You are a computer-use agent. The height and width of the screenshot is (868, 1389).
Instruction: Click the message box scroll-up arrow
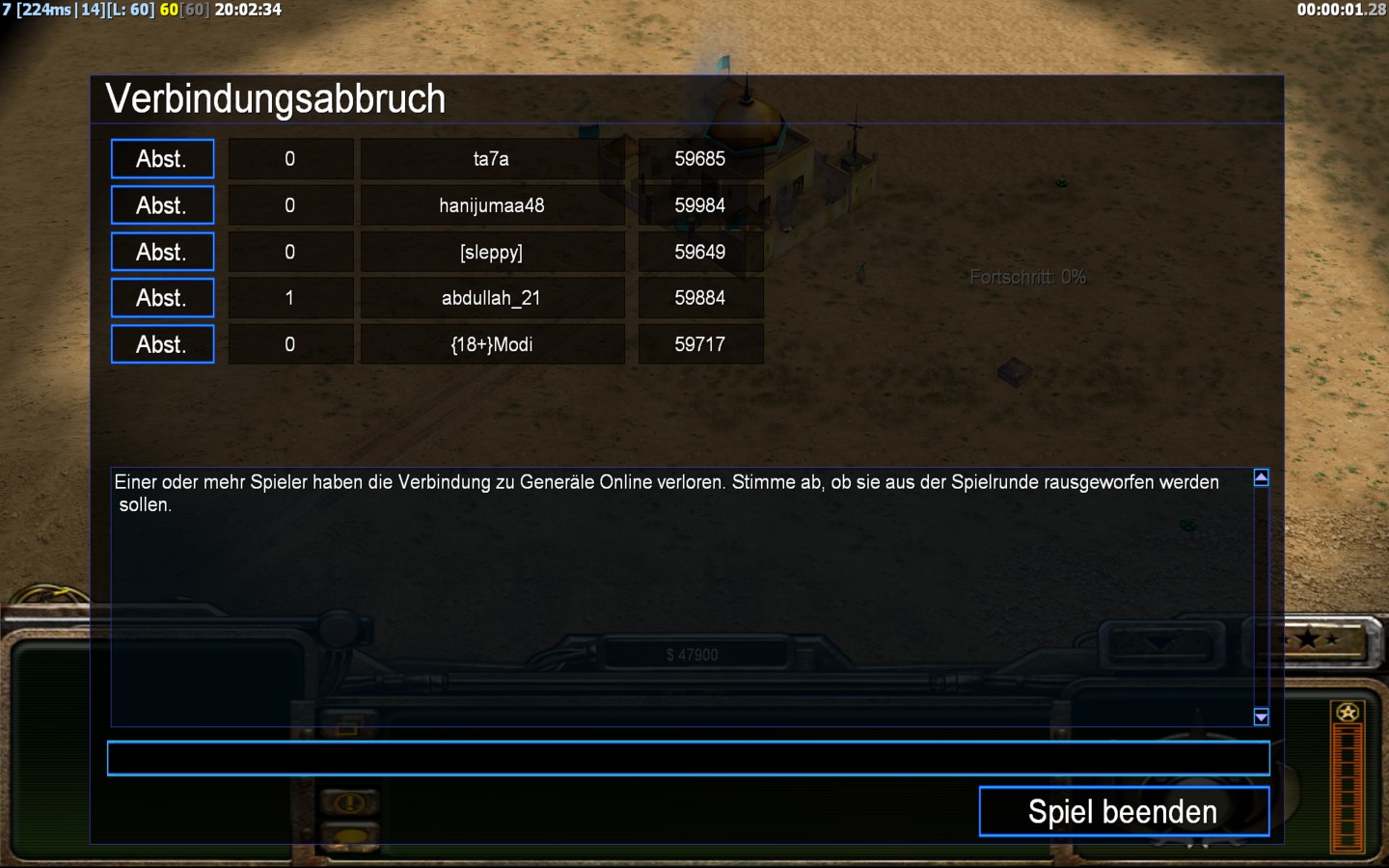1261,477
